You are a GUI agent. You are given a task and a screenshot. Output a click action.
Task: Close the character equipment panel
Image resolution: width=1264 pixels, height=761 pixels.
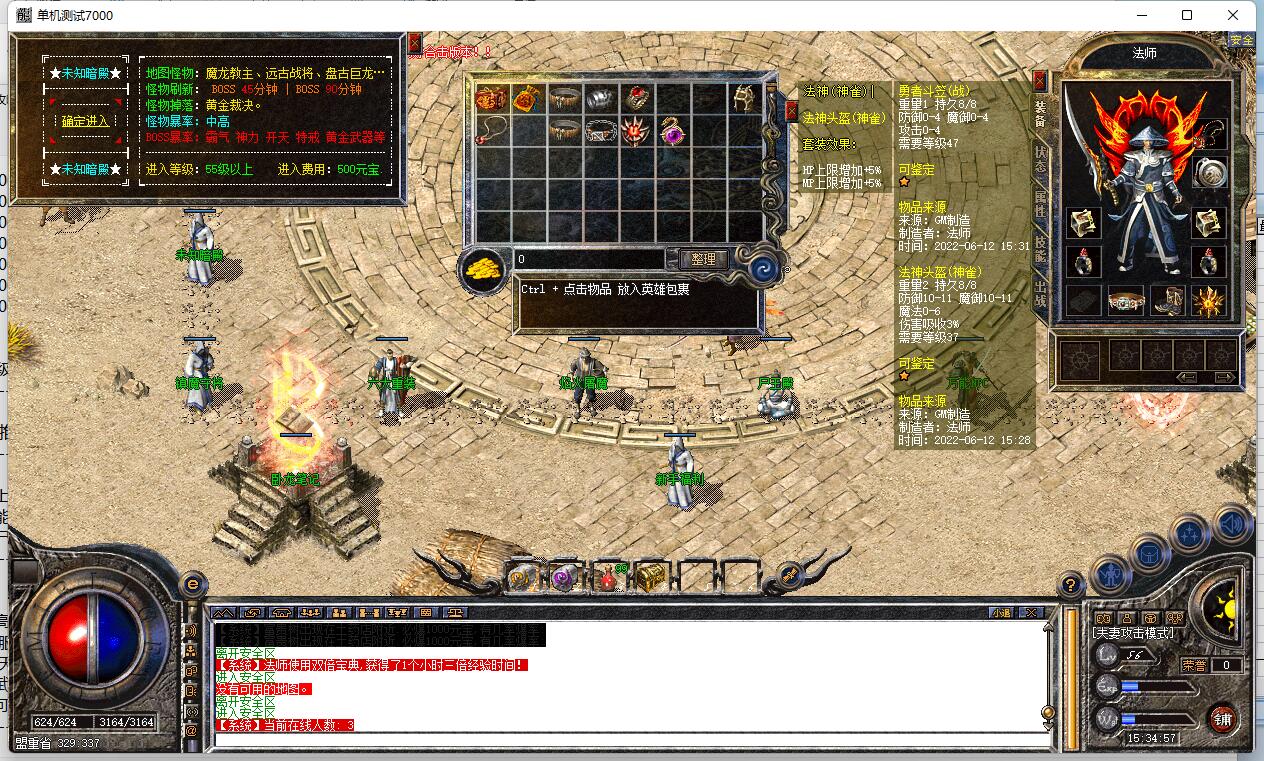(x=1040, y=80)
